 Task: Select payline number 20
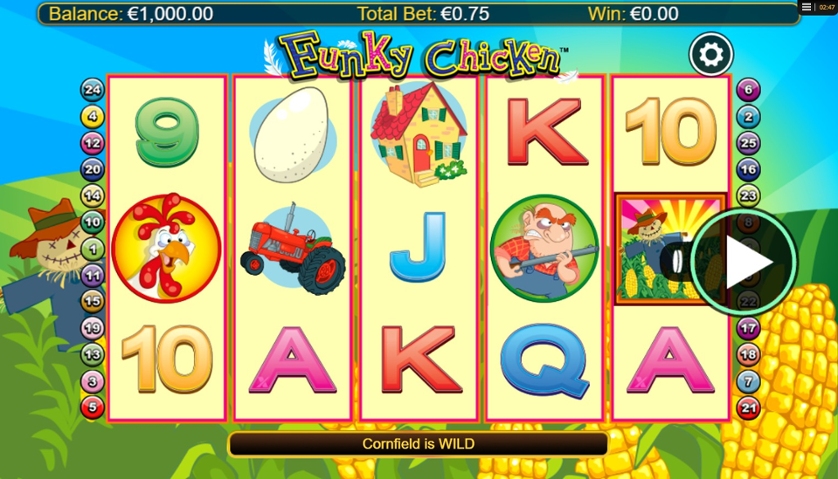click(93, 169)
